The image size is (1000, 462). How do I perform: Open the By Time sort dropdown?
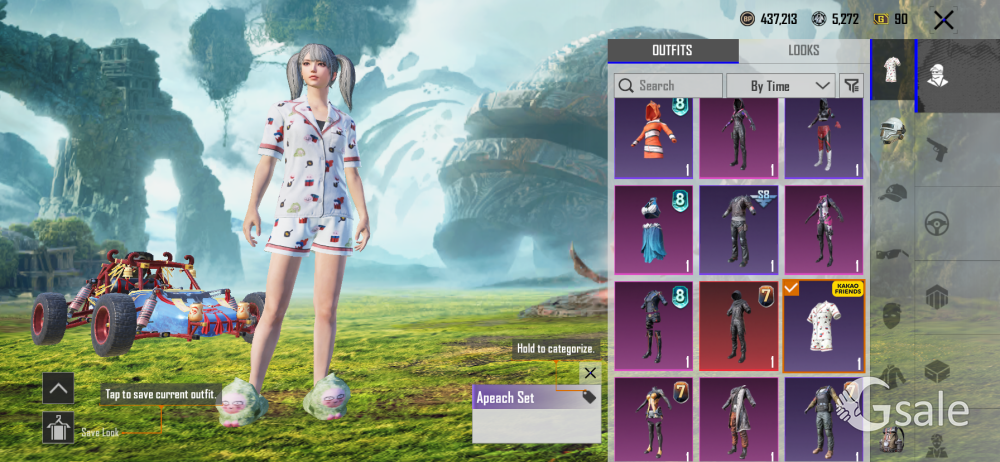[x=780, y=86]
